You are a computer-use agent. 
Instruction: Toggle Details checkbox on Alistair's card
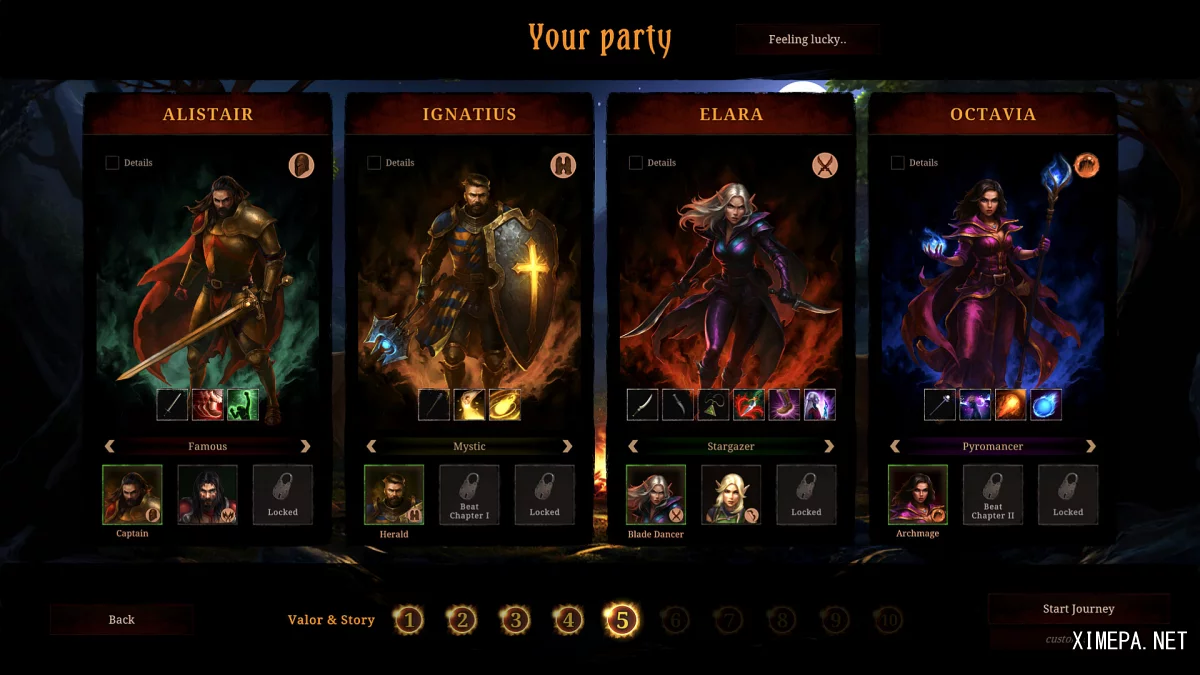[112, 163]
